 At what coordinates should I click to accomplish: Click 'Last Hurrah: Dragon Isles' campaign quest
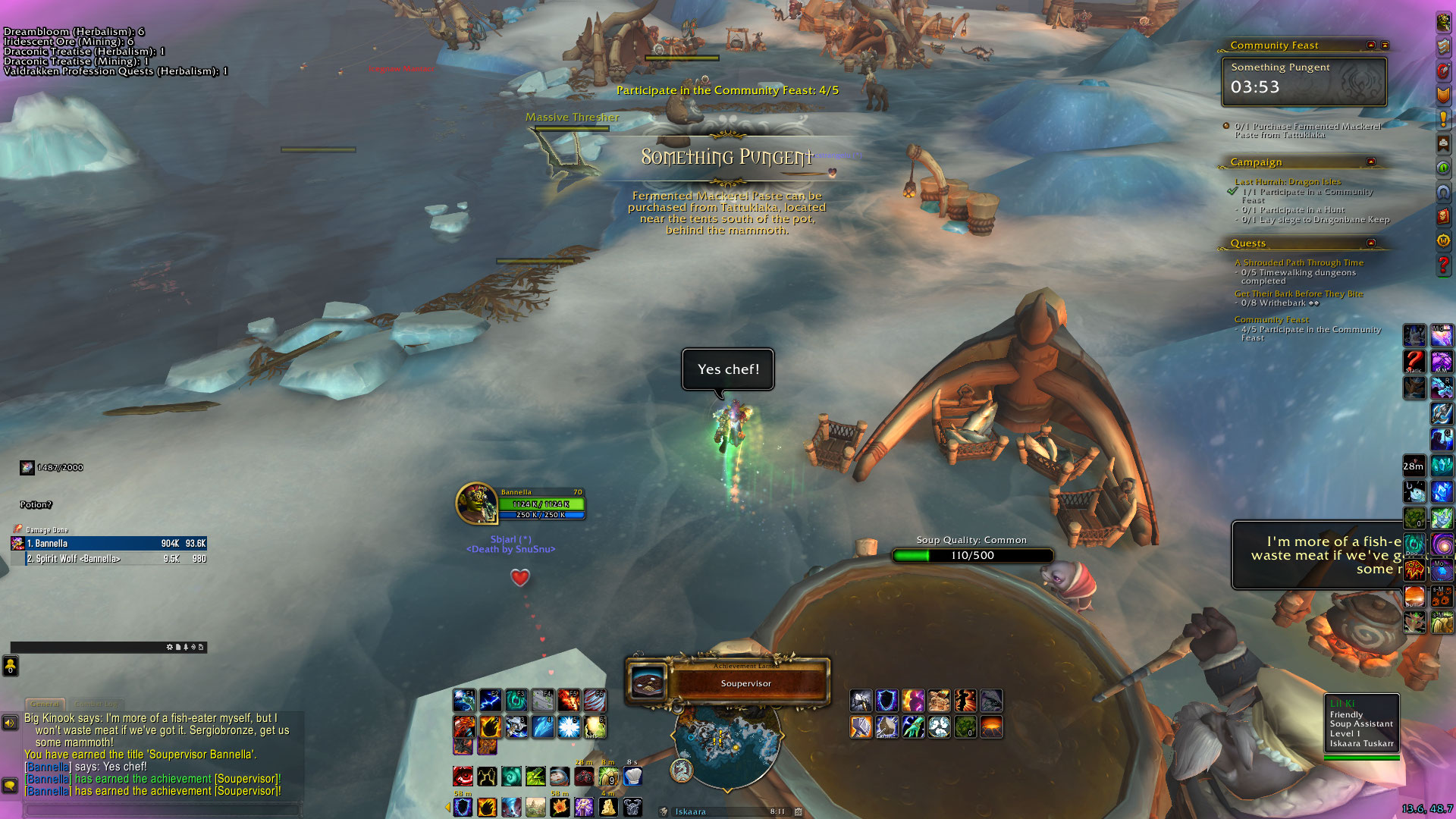[x=1288, y=181]
